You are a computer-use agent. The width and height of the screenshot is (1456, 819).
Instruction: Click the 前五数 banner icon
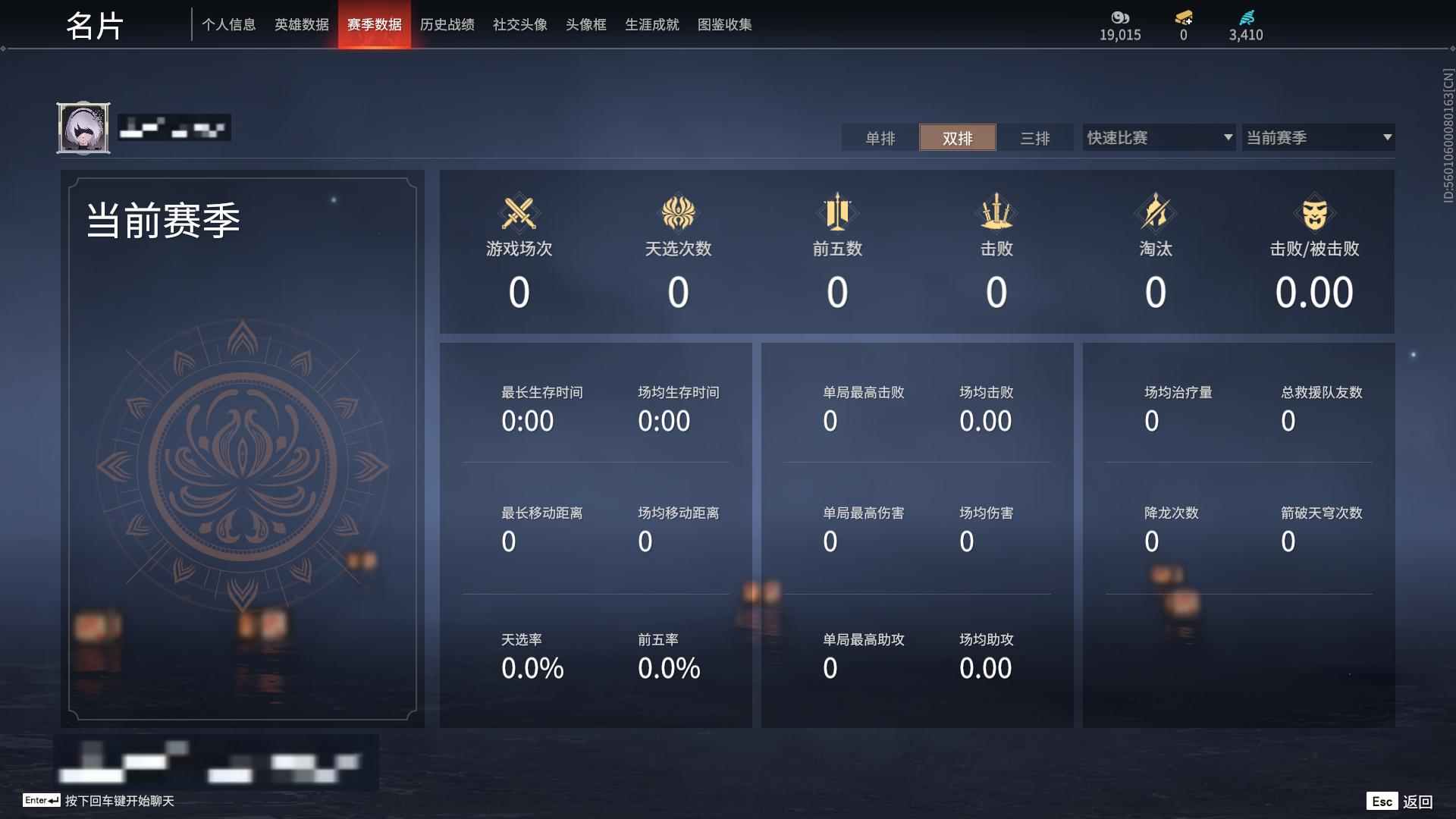click(x=837, y=213)
